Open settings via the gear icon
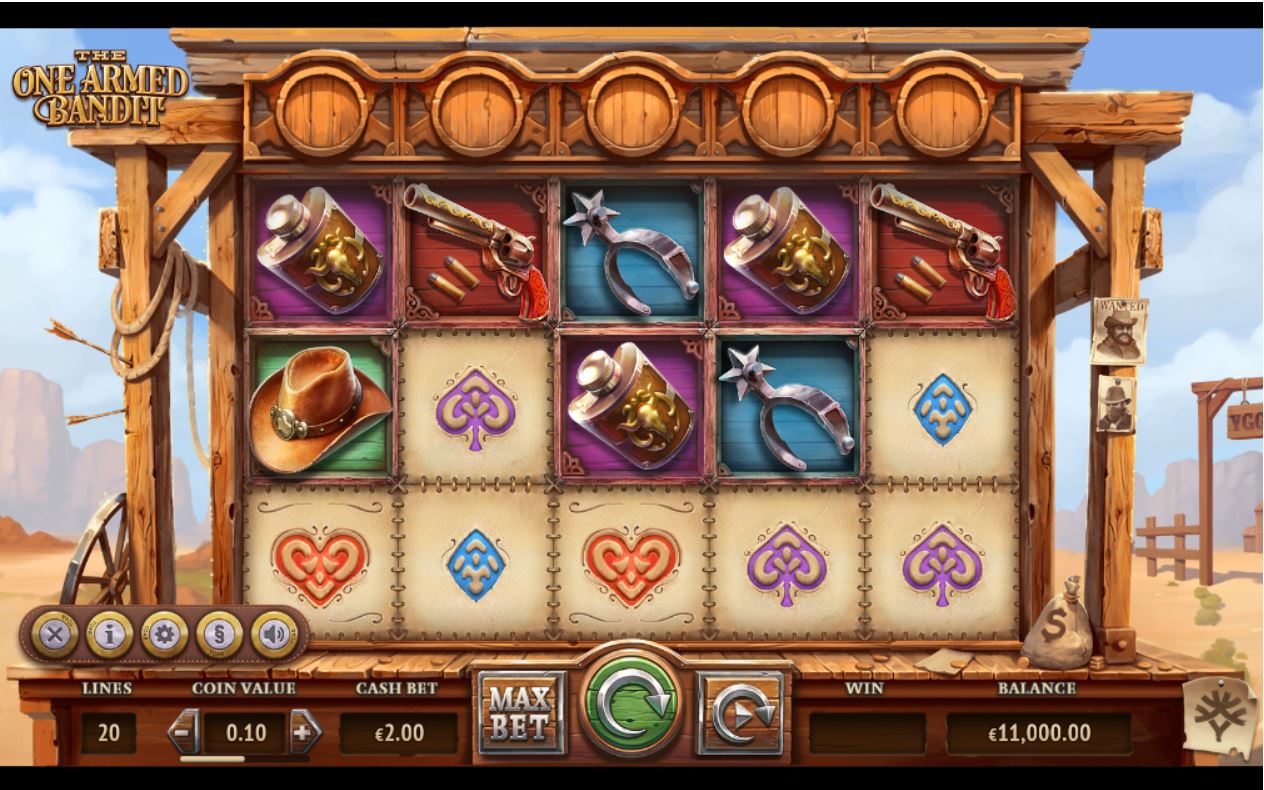This screenshot has height=790, width=1264. tap(164, 634)
